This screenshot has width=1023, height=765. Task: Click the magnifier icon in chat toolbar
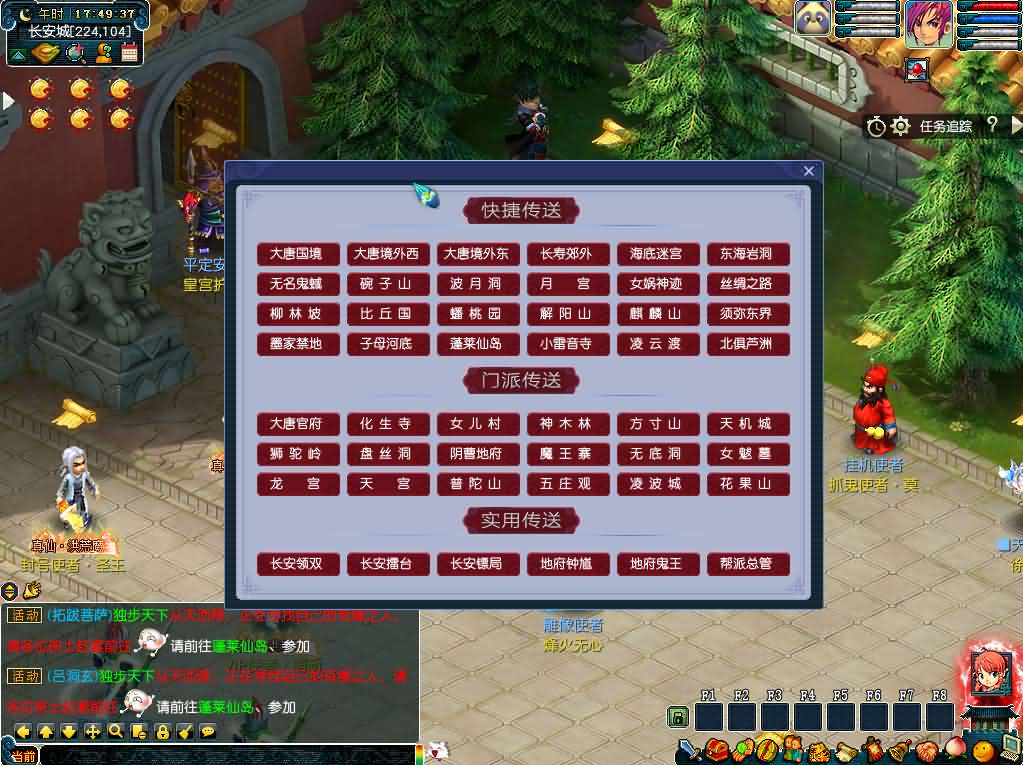pos(116,731)
